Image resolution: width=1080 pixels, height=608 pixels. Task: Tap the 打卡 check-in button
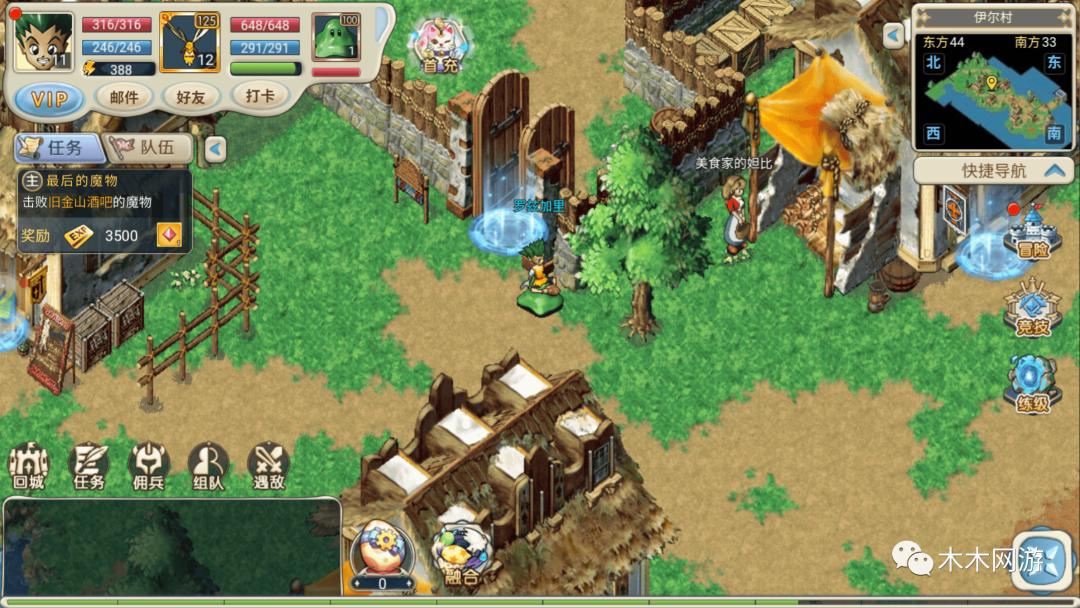[x=260, y=95]
